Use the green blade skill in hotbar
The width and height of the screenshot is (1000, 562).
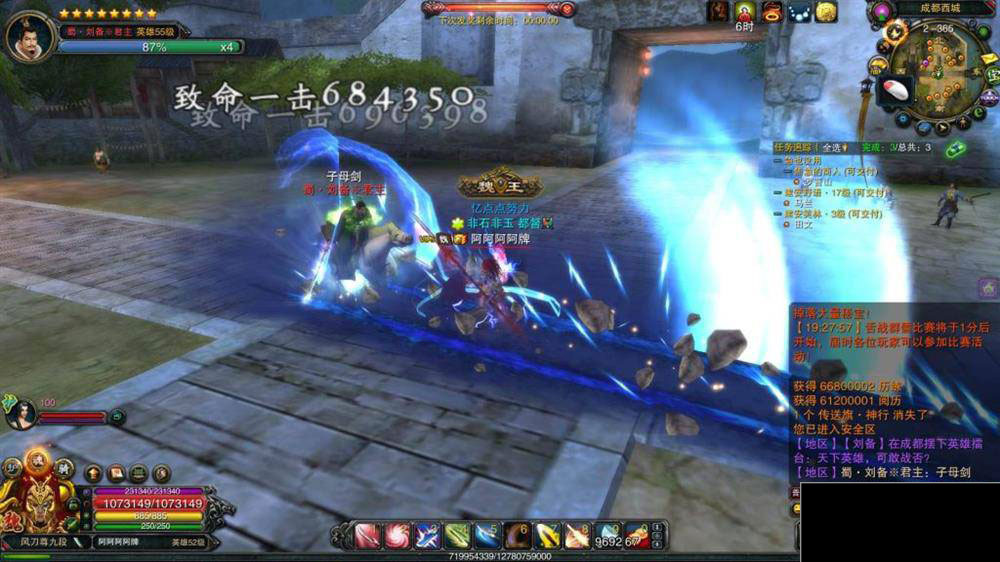(458, 536)
